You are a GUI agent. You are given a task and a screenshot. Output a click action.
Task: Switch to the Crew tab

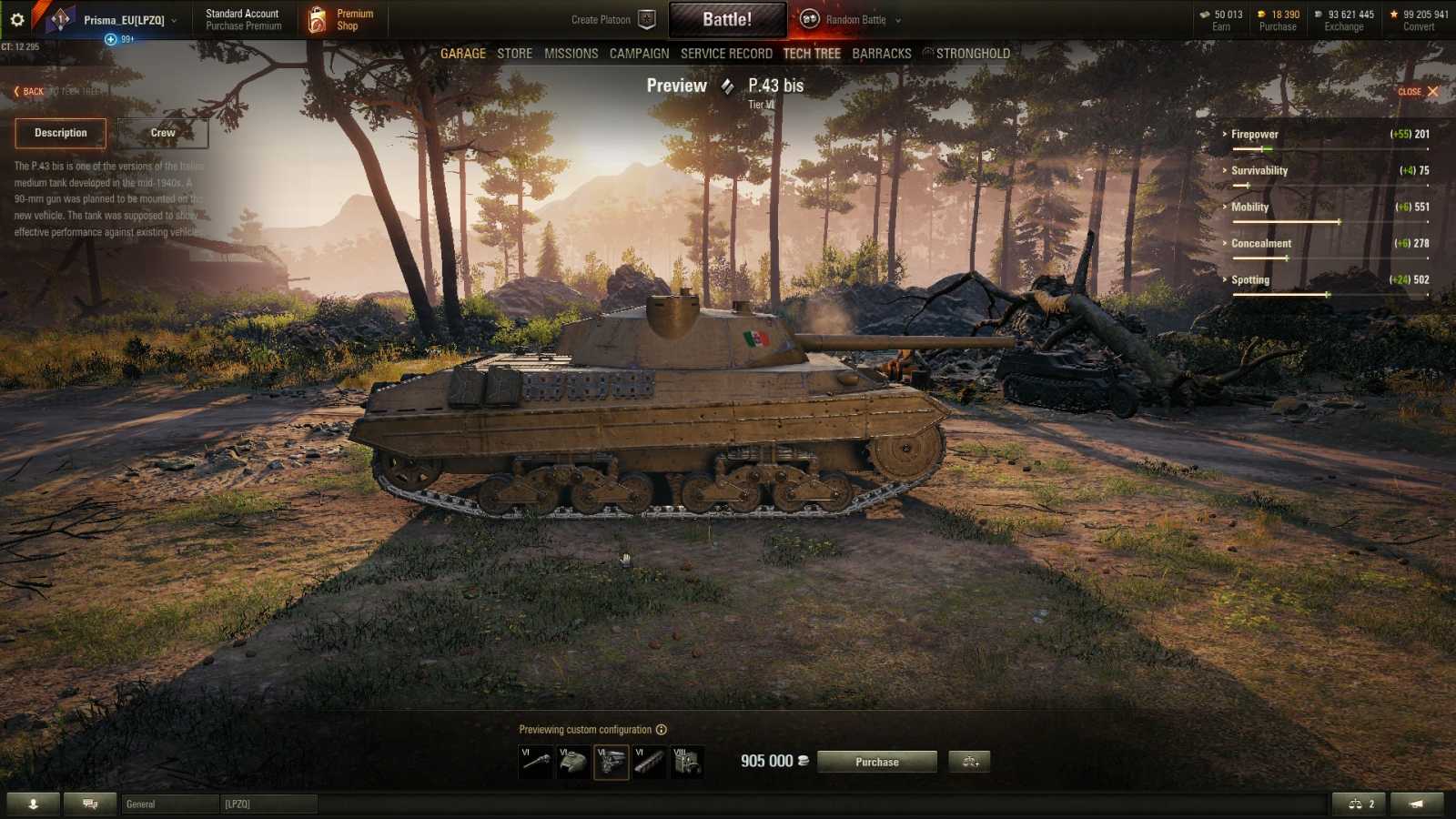[162, 132]
